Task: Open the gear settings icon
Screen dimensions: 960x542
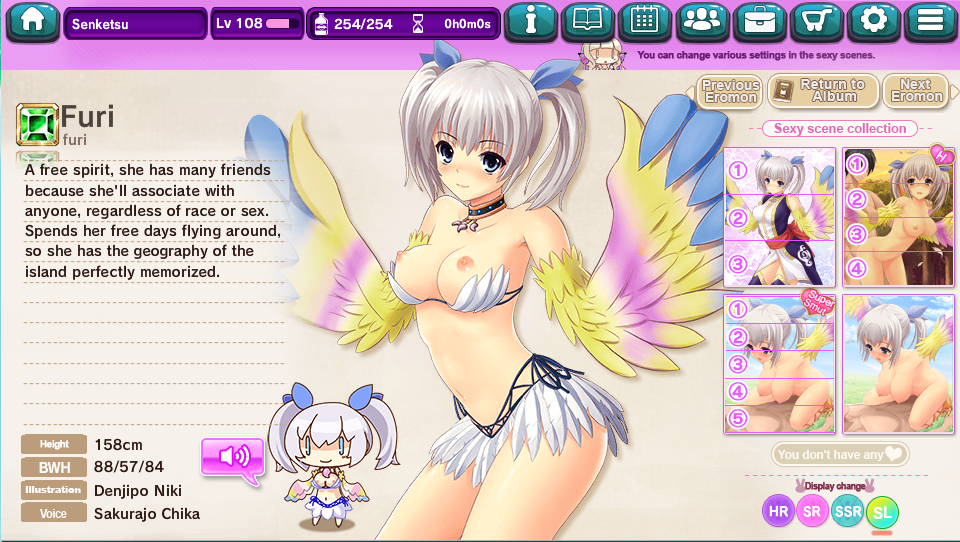Action: click(x=874, y=21)
